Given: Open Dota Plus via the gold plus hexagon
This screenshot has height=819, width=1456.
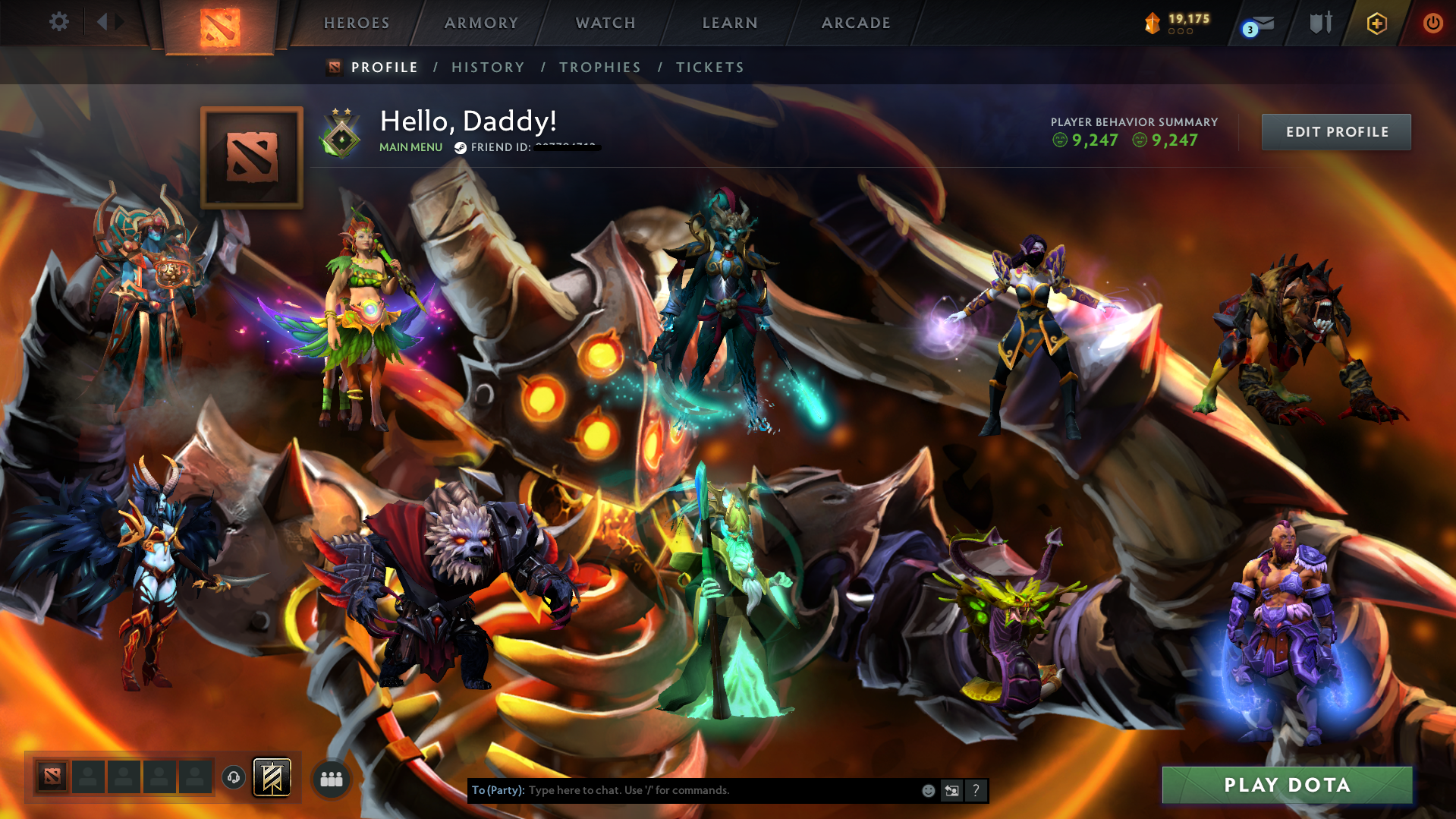Looking at the screenshot, I should (x=1376, y=23).
